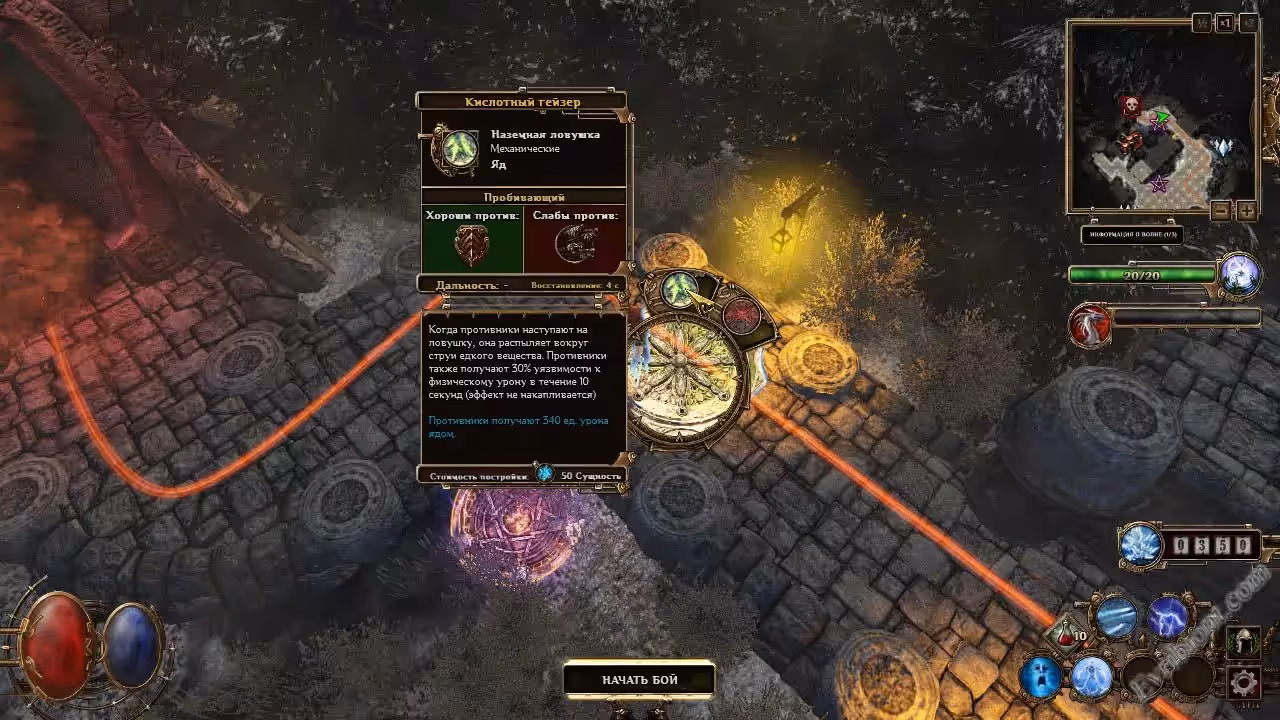This screenshot has height=720, width=1280.
Task: Open the gear settings menu
Action: pos(1243,684)
